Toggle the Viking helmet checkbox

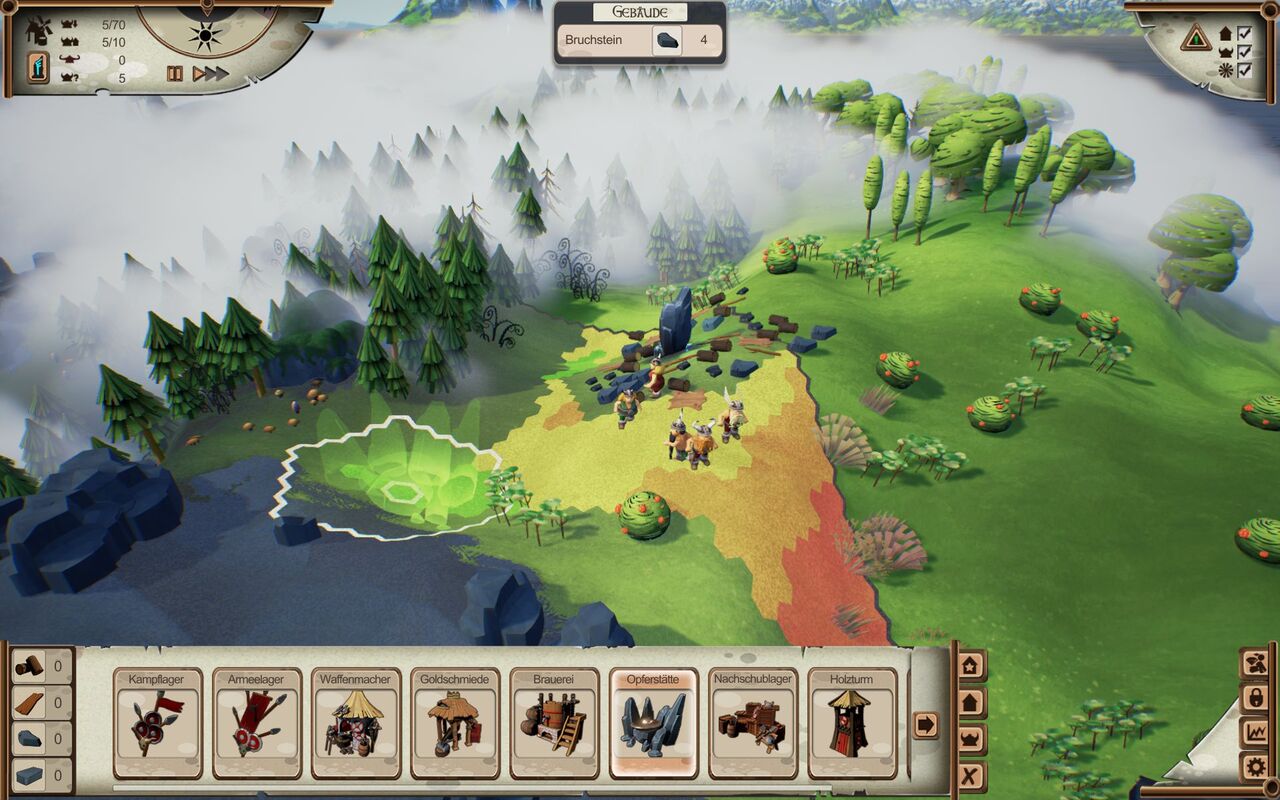click(x=1245, y=51)
